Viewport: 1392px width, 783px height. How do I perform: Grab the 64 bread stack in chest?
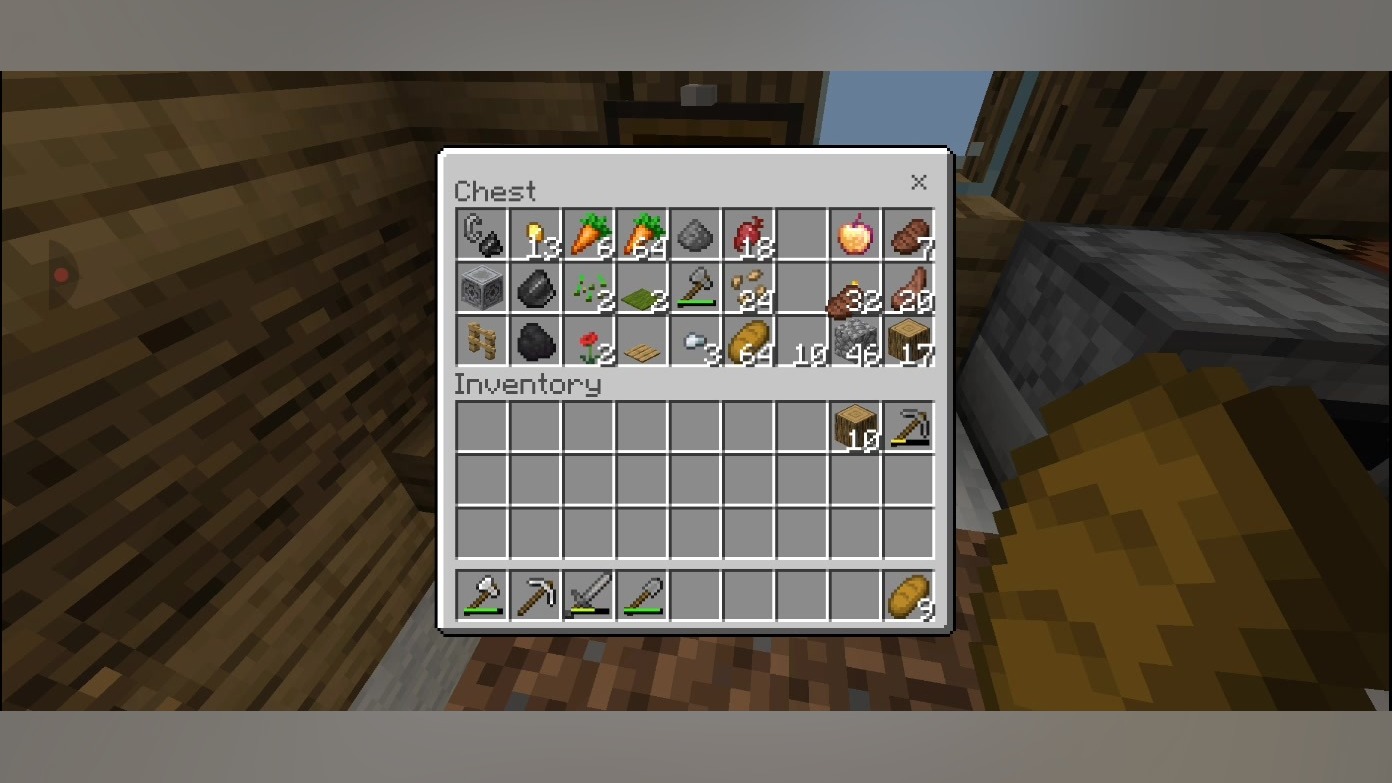pos(749,343)
